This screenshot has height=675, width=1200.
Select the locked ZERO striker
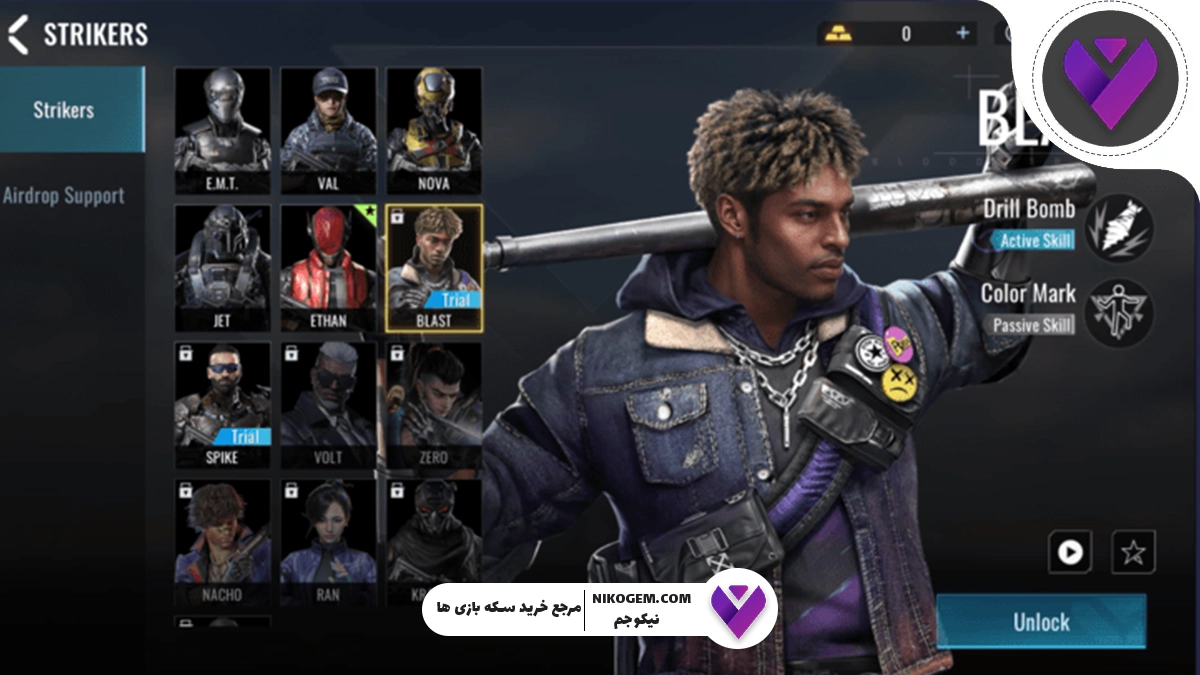(432, 405)
